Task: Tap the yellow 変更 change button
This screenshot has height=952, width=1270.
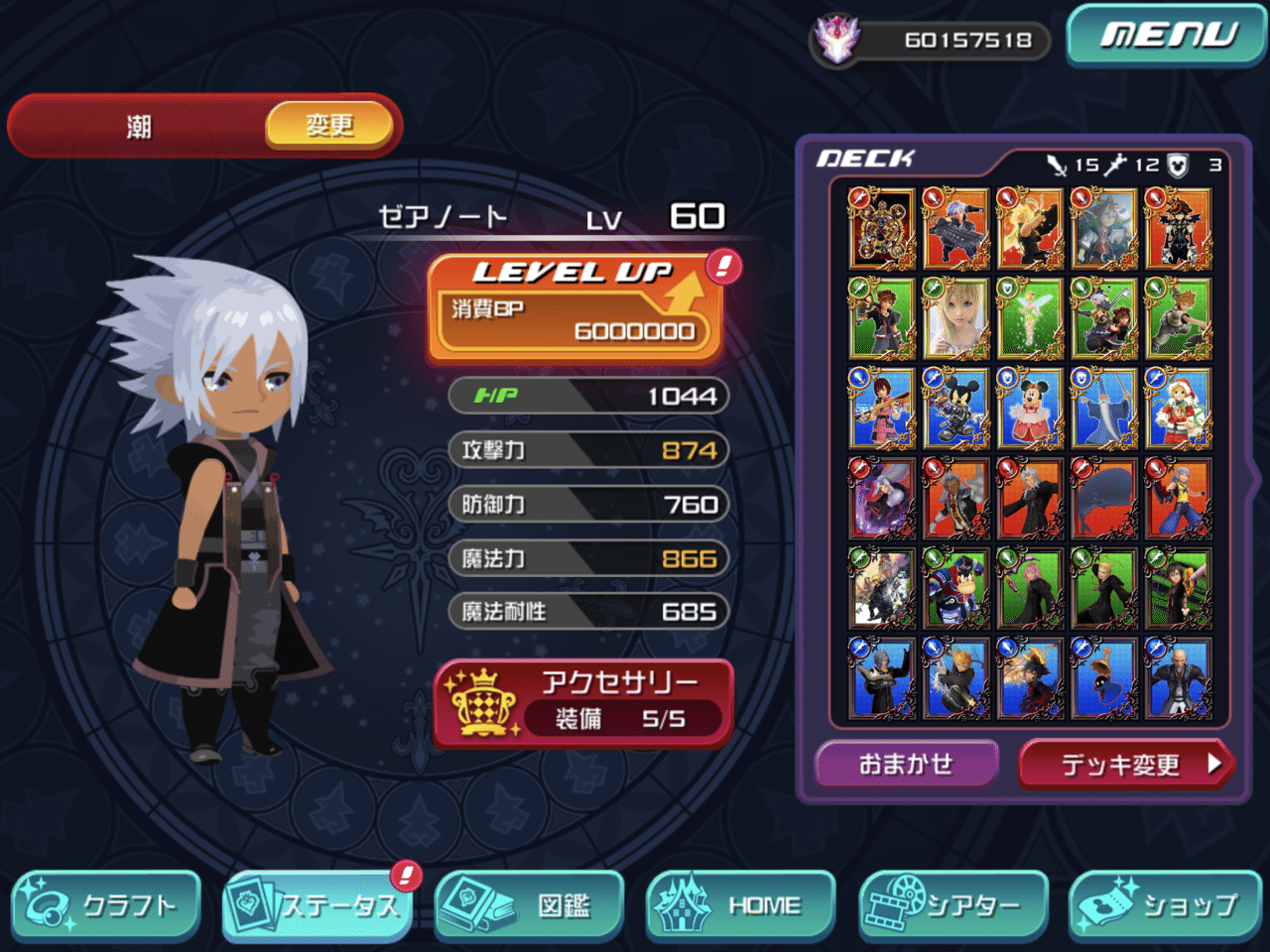Action: coord(329,126)
